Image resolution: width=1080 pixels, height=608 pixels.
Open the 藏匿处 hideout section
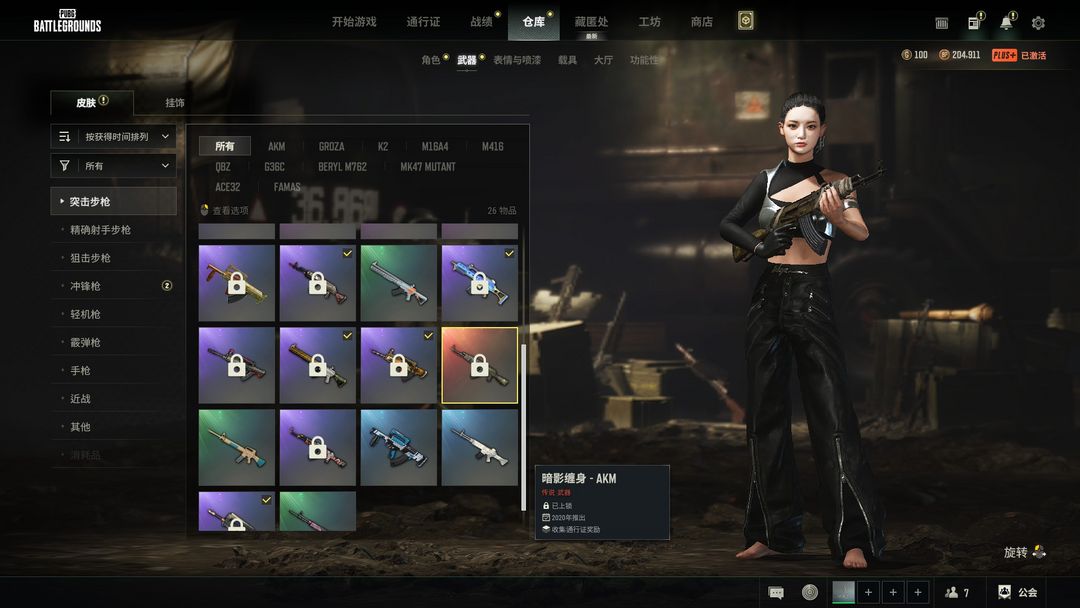tap(591, 22)
